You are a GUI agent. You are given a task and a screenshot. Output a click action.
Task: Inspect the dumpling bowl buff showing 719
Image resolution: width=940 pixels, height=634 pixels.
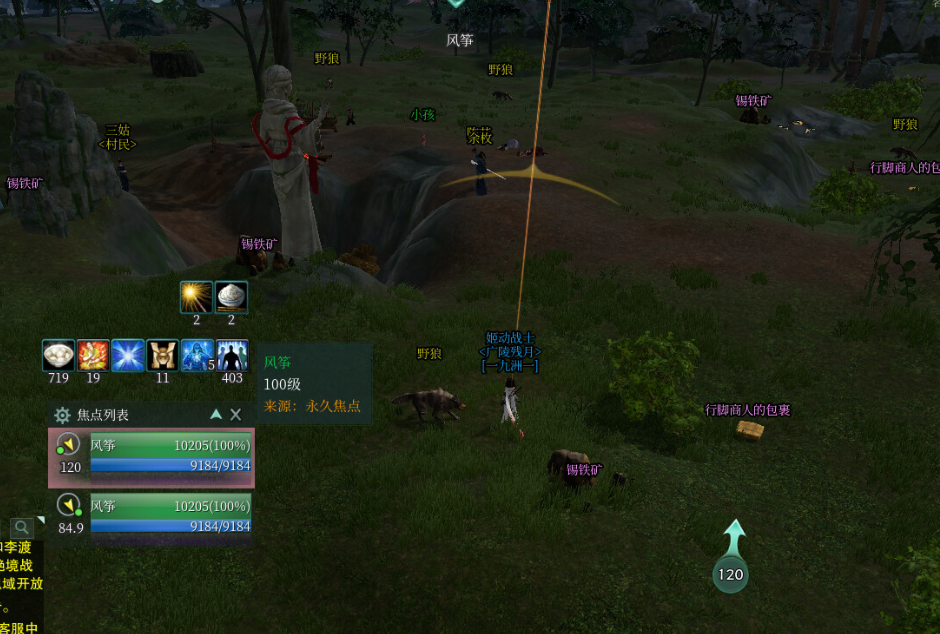click(59, 356)
